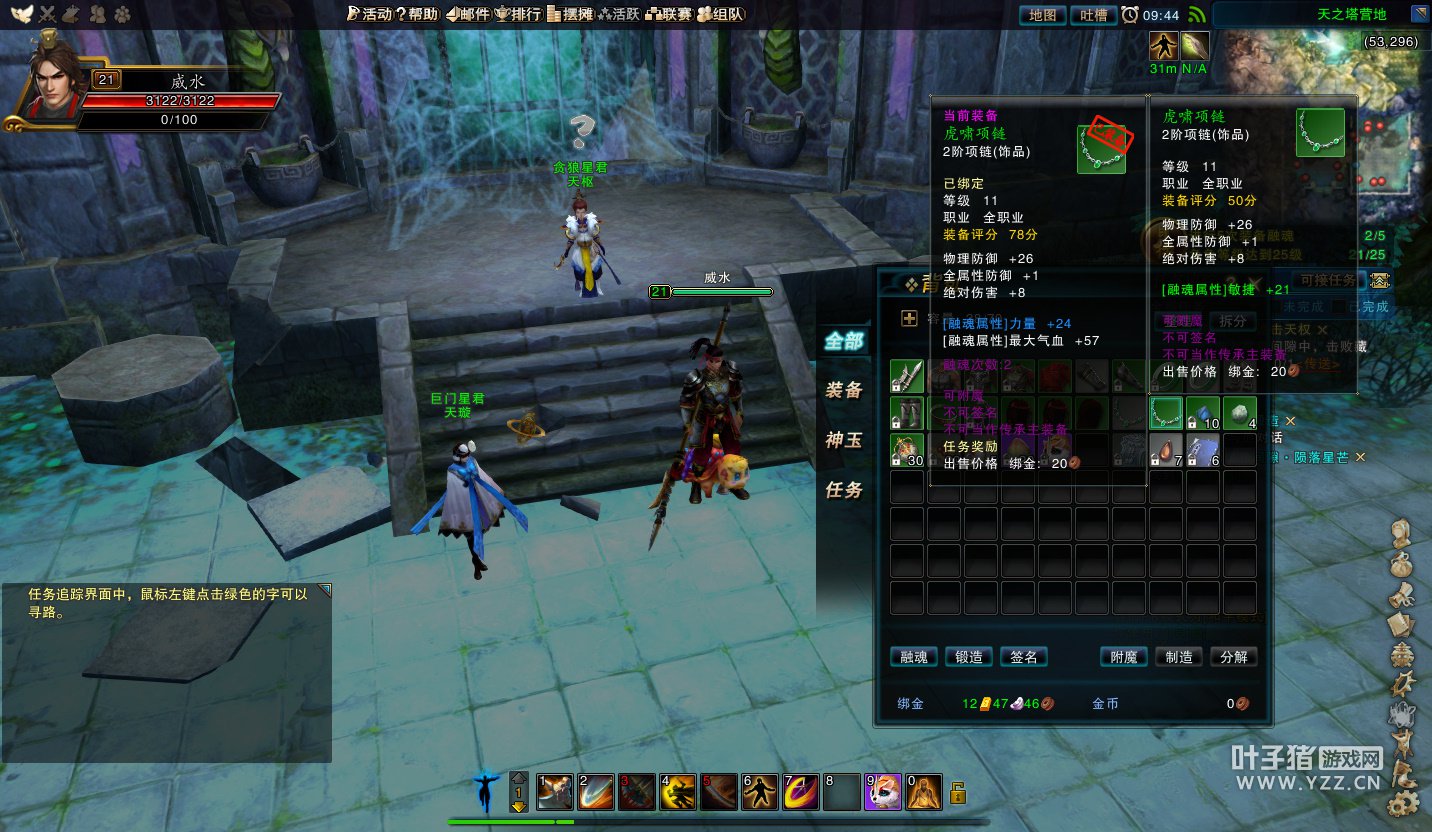Screen dimensions: 1432x832
Task: Show the 排行 rankings
Action: [x=518, y=14]
